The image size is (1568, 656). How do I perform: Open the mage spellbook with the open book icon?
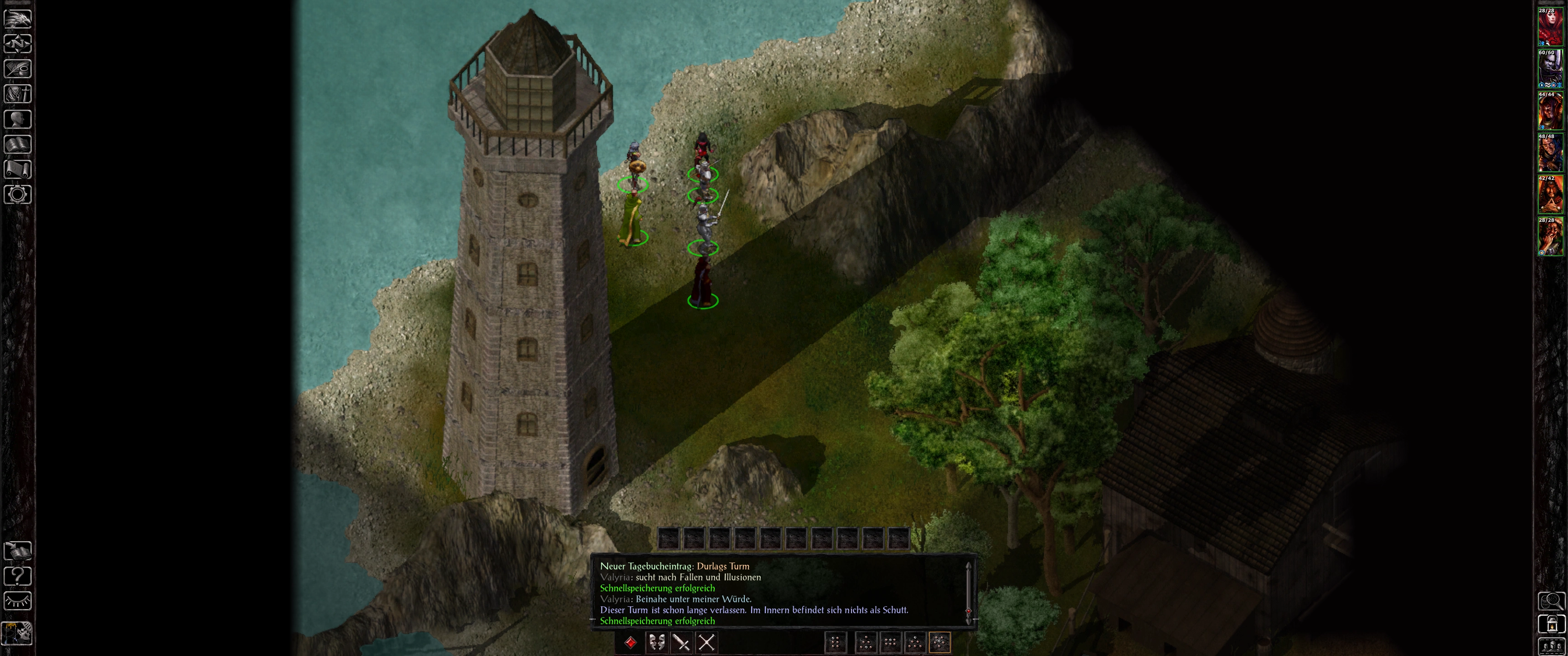[18, 144]
